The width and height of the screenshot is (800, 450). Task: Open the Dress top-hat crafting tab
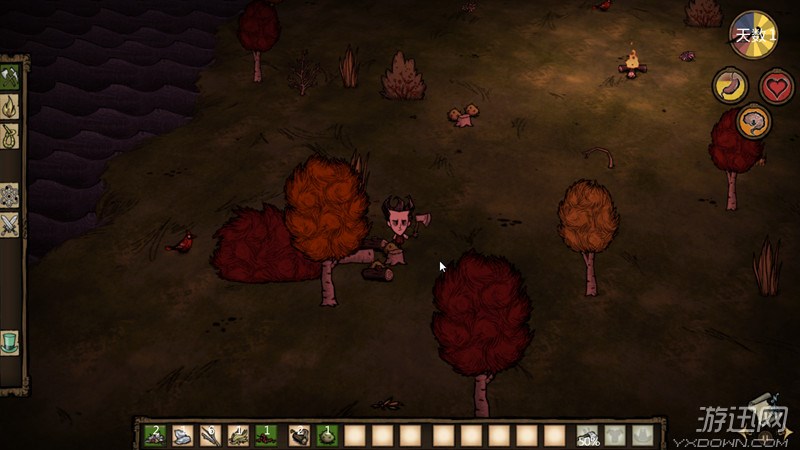(11, 341)
